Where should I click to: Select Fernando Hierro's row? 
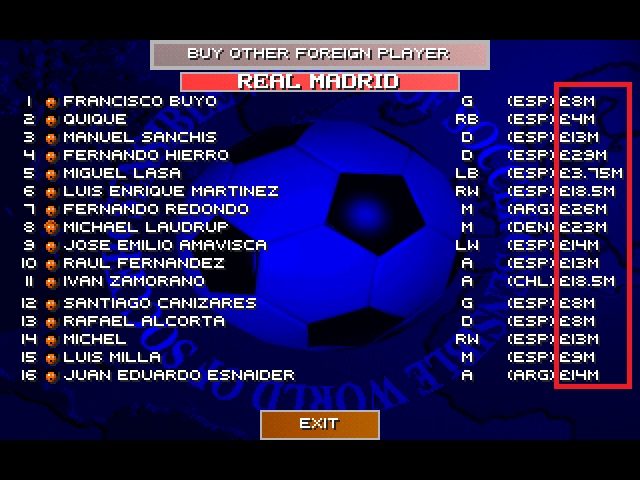(145, 155)
